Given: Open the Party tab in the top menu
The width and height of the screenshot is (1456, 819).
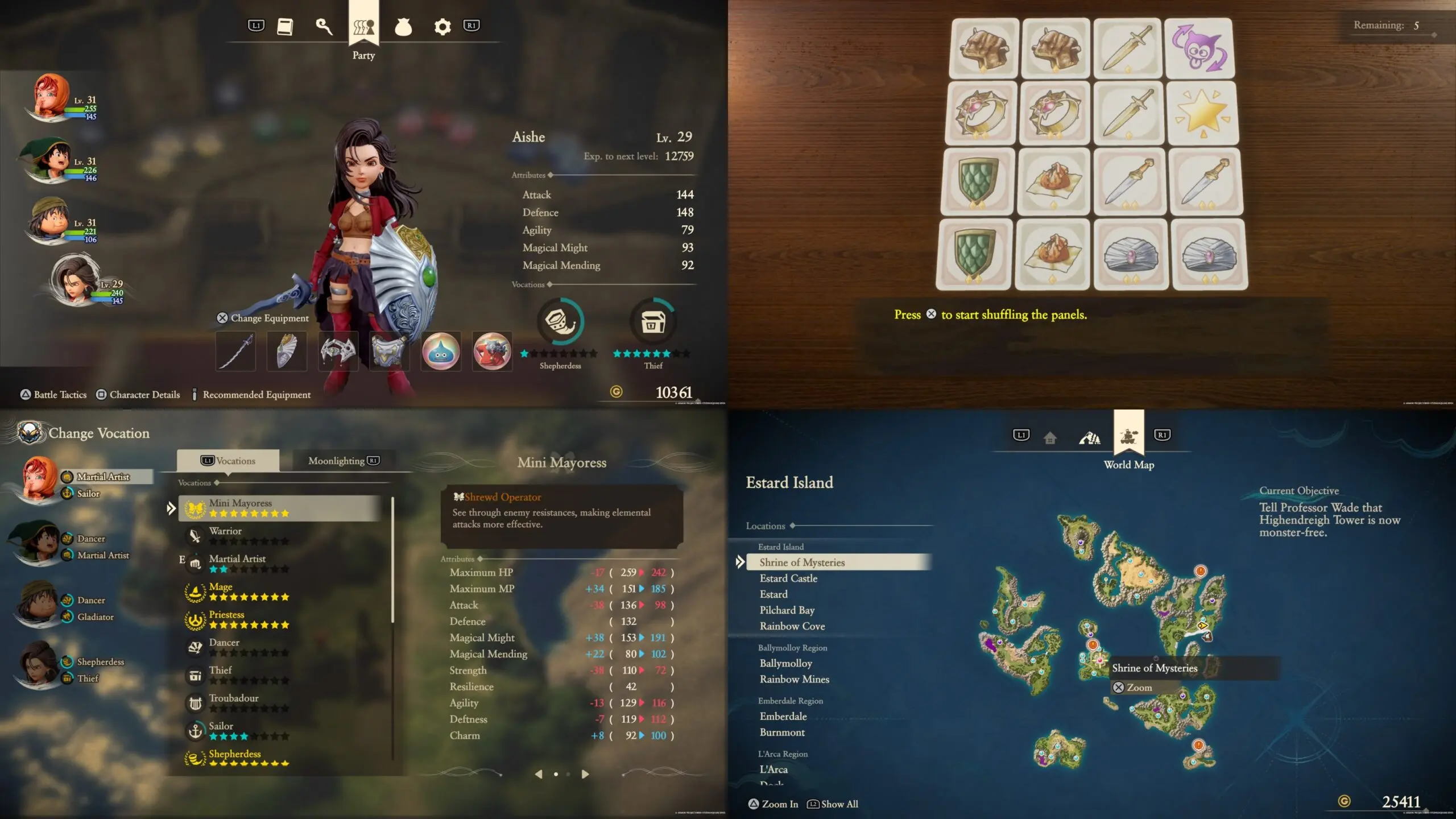Looking at the screenshot, I should pyautogui.click(x=363, y=27).
